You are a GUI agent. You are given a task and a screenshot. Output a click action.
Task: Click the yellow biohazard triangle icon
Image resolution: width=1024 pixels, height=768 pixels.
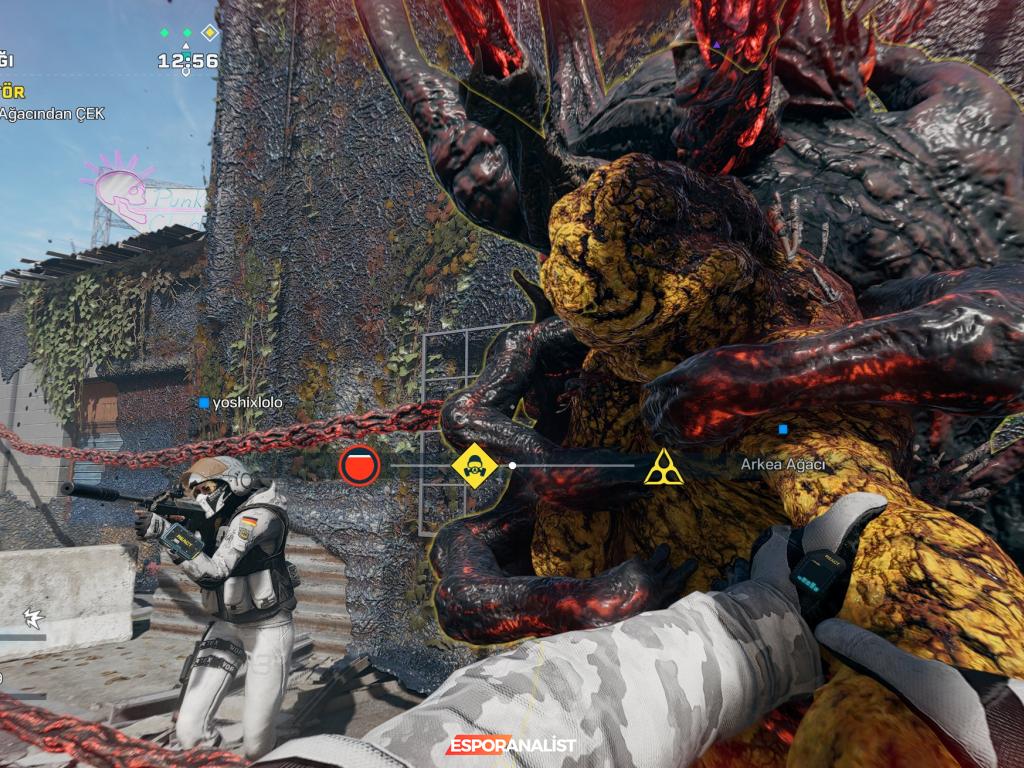(663, 467)
